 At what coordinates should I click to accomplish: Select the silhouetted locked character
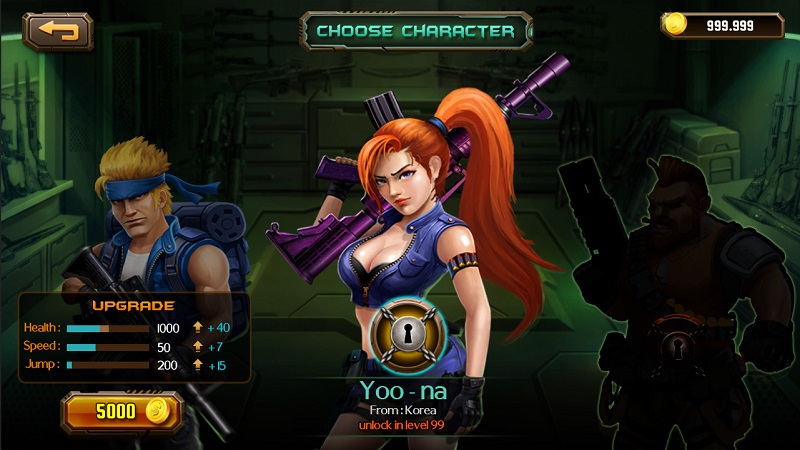(670, 260)
